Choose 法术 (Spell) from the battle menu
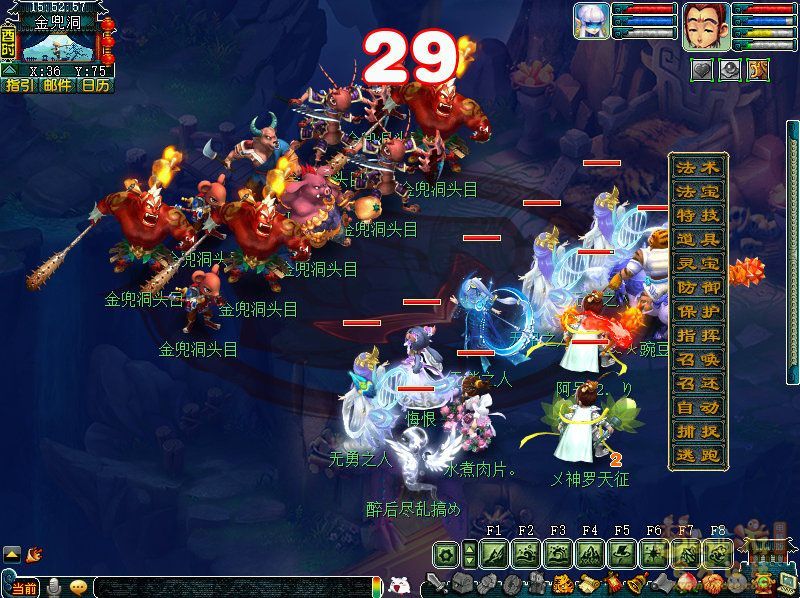Image resolution: width=800 pixels, height=598 pixels. 697,166
